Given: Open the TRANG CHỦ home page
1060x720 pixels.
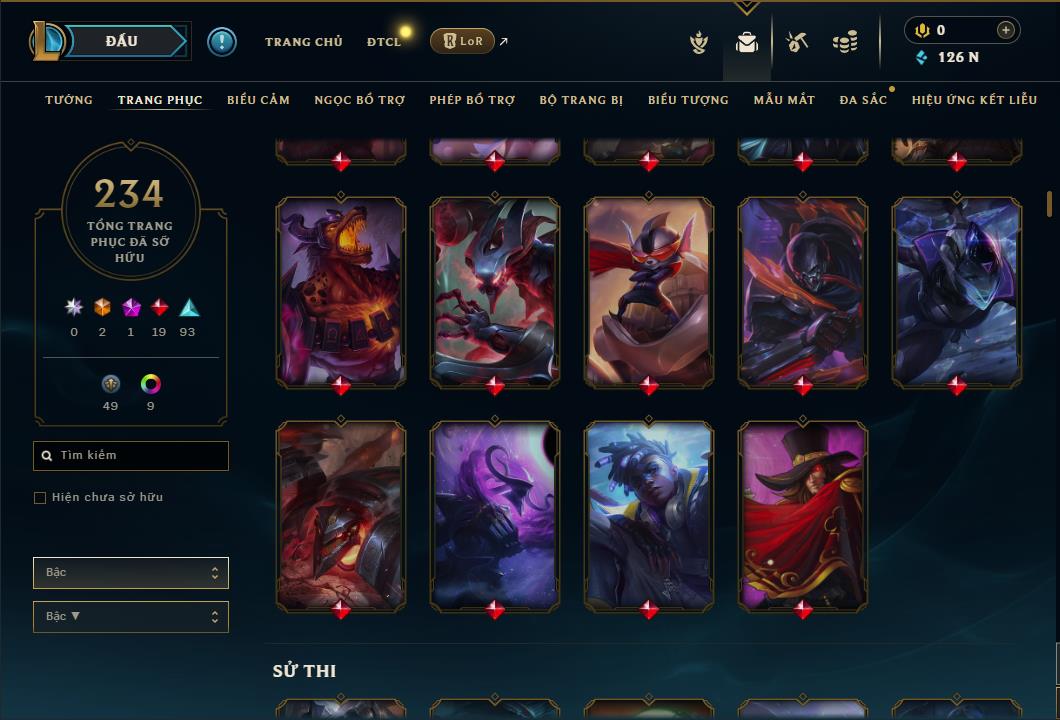Looking at the screenshot, I should (x=303, y=42).
